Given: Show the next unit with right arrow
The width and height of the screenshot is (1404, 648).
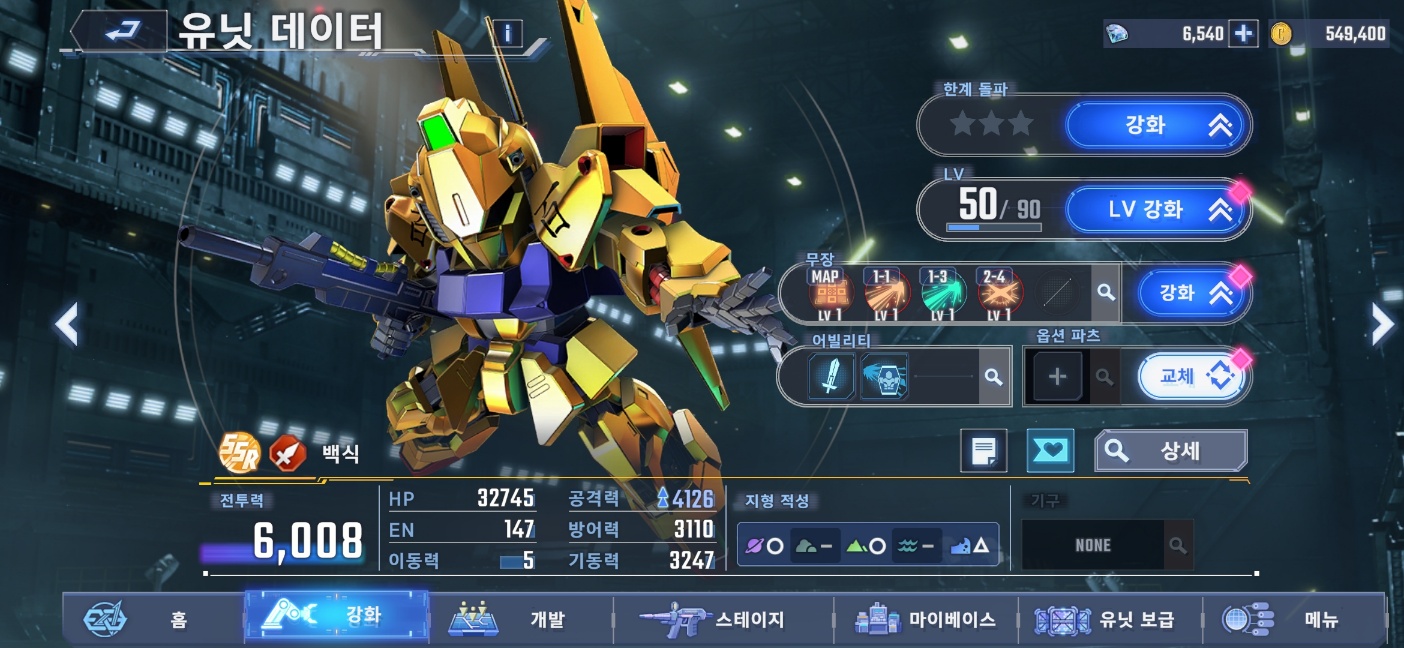Looking at the screenshot, I should [1382, 324].
